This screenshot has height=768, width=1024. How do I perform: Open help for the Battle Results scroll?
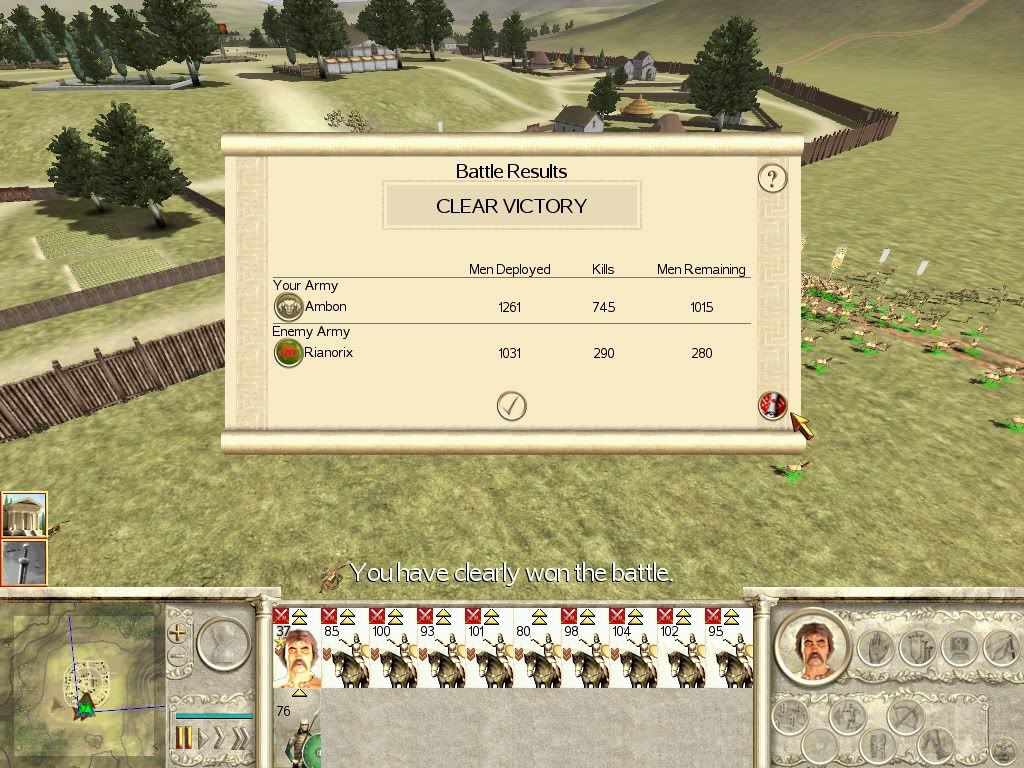[x=772, y=179]
